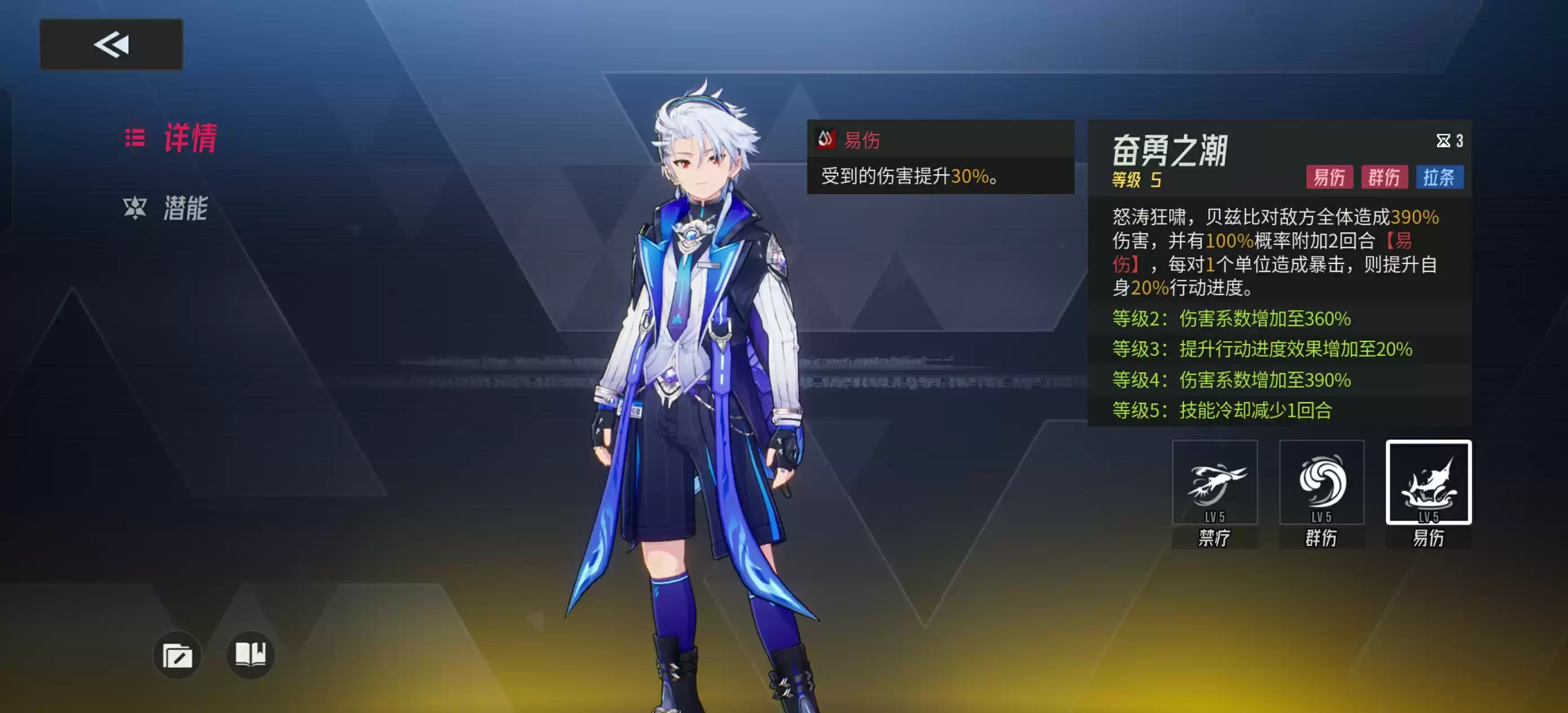Collapse the panel with the double-left arrow
Screen dimensions: 1568x713
pos(110,43)
